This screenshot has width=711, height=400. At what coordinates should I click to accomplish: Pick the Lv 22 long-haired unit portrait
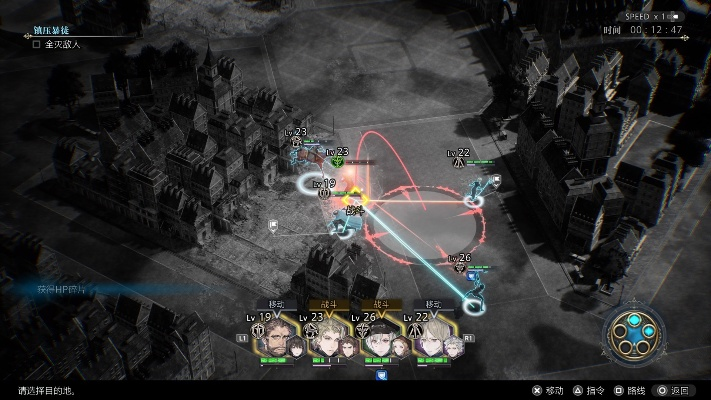(x=432, y=341)
